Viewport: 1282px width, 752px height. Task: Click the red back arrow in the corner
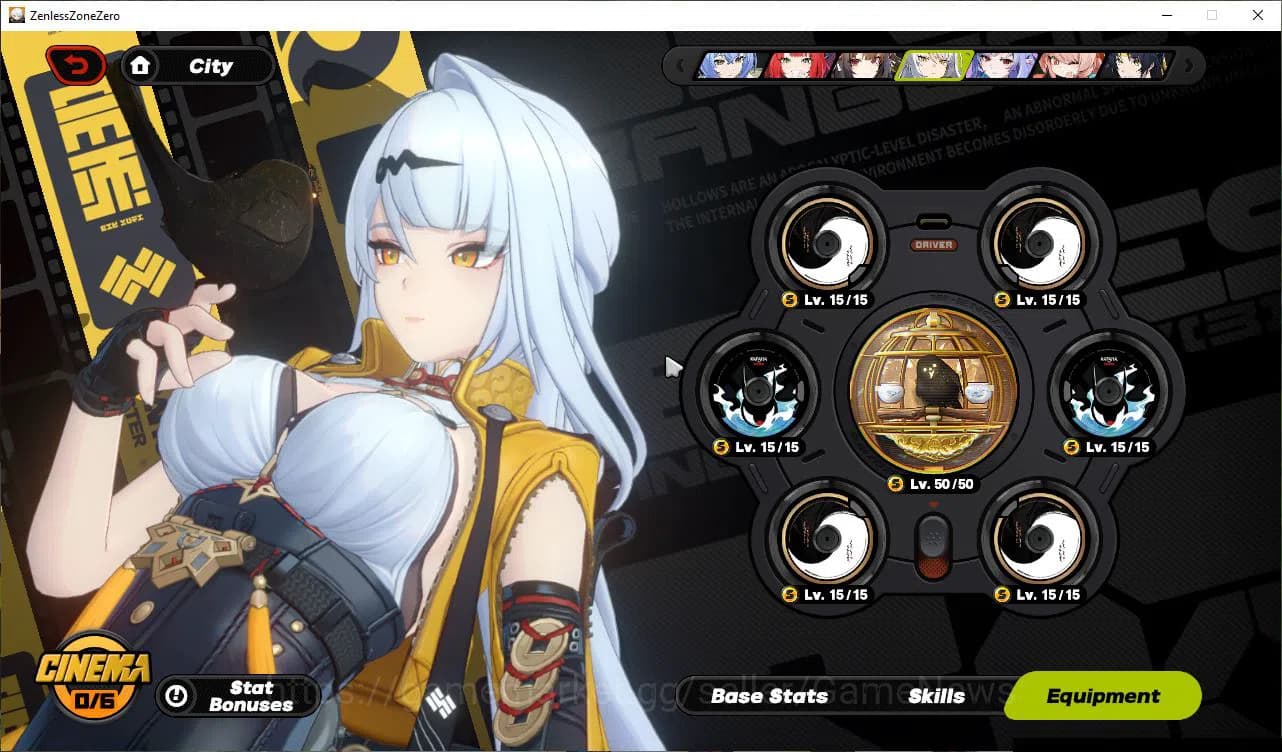click(75, 63)
